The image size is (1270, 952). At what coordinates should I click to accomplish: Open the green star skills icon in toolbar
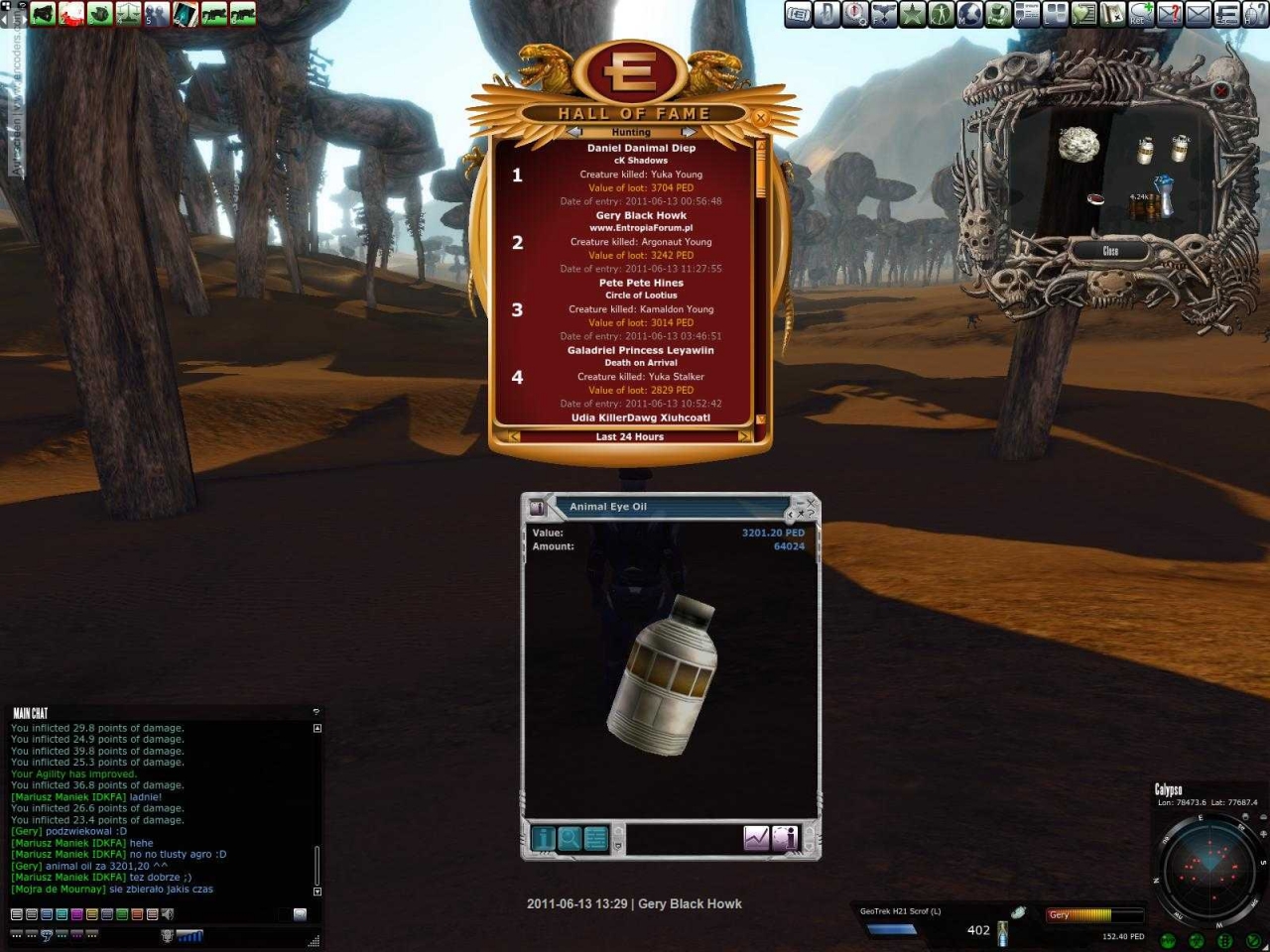click(912, 14)
